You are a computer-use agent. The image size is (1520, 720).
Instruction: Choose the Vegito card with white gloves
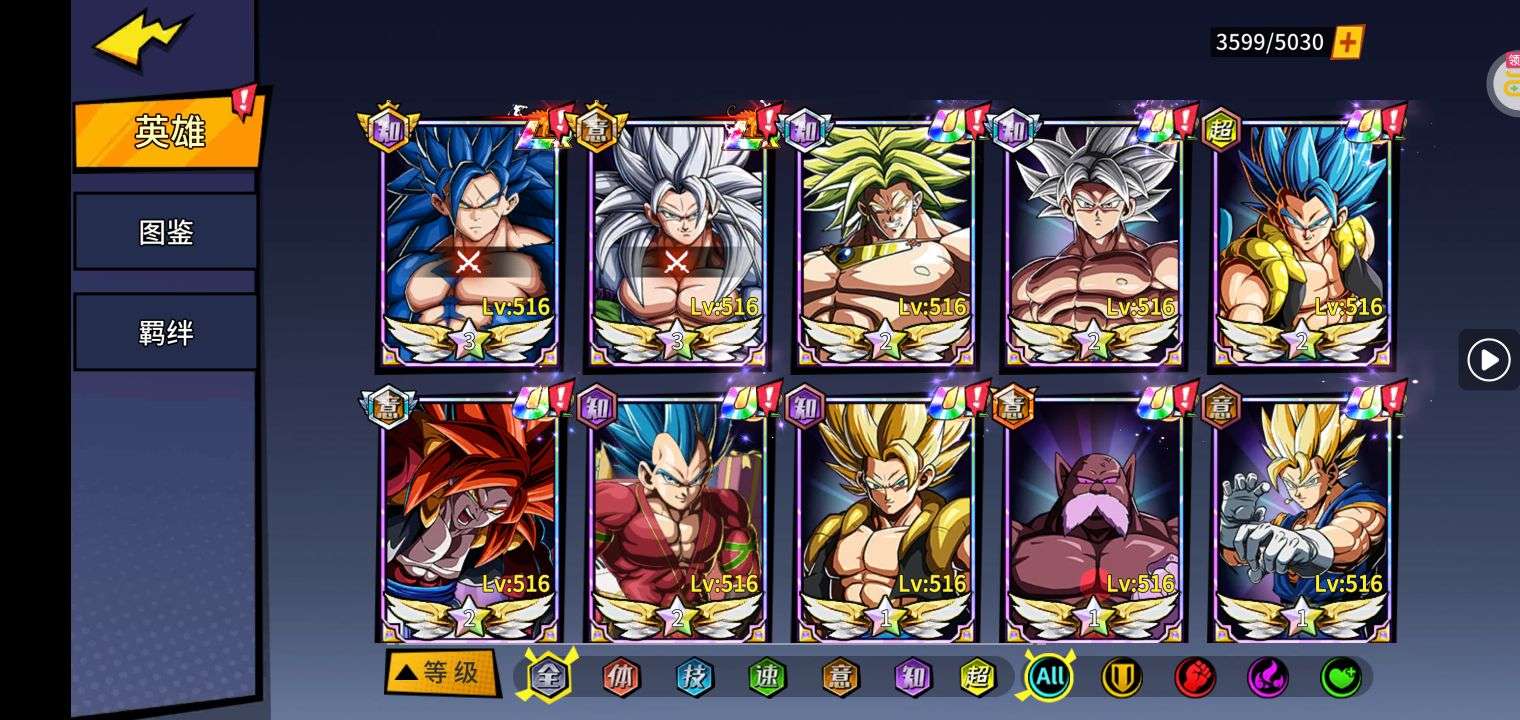point(1302,517)
